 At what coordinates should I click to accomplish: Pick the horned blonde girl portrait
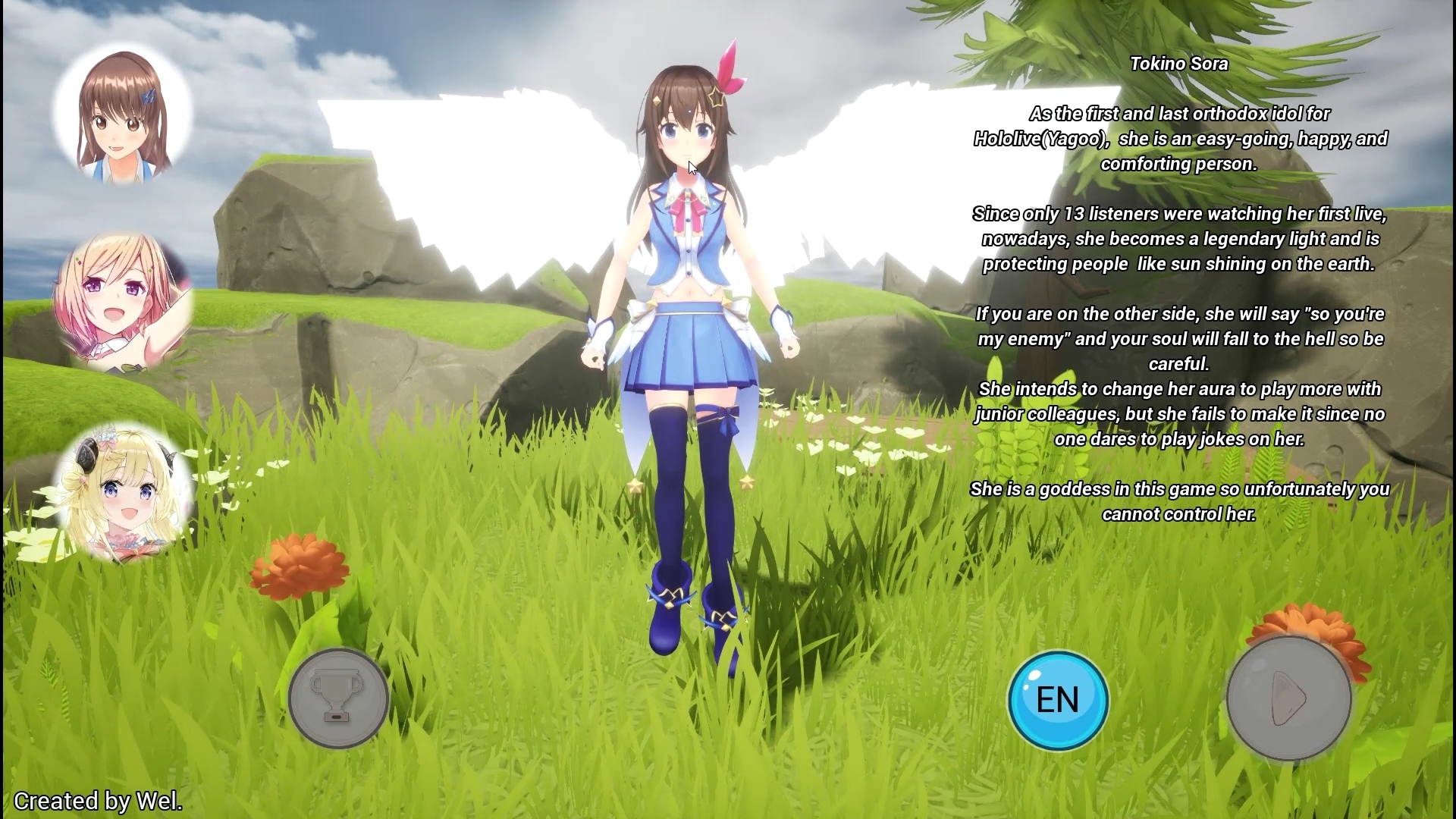pos(124,493)
